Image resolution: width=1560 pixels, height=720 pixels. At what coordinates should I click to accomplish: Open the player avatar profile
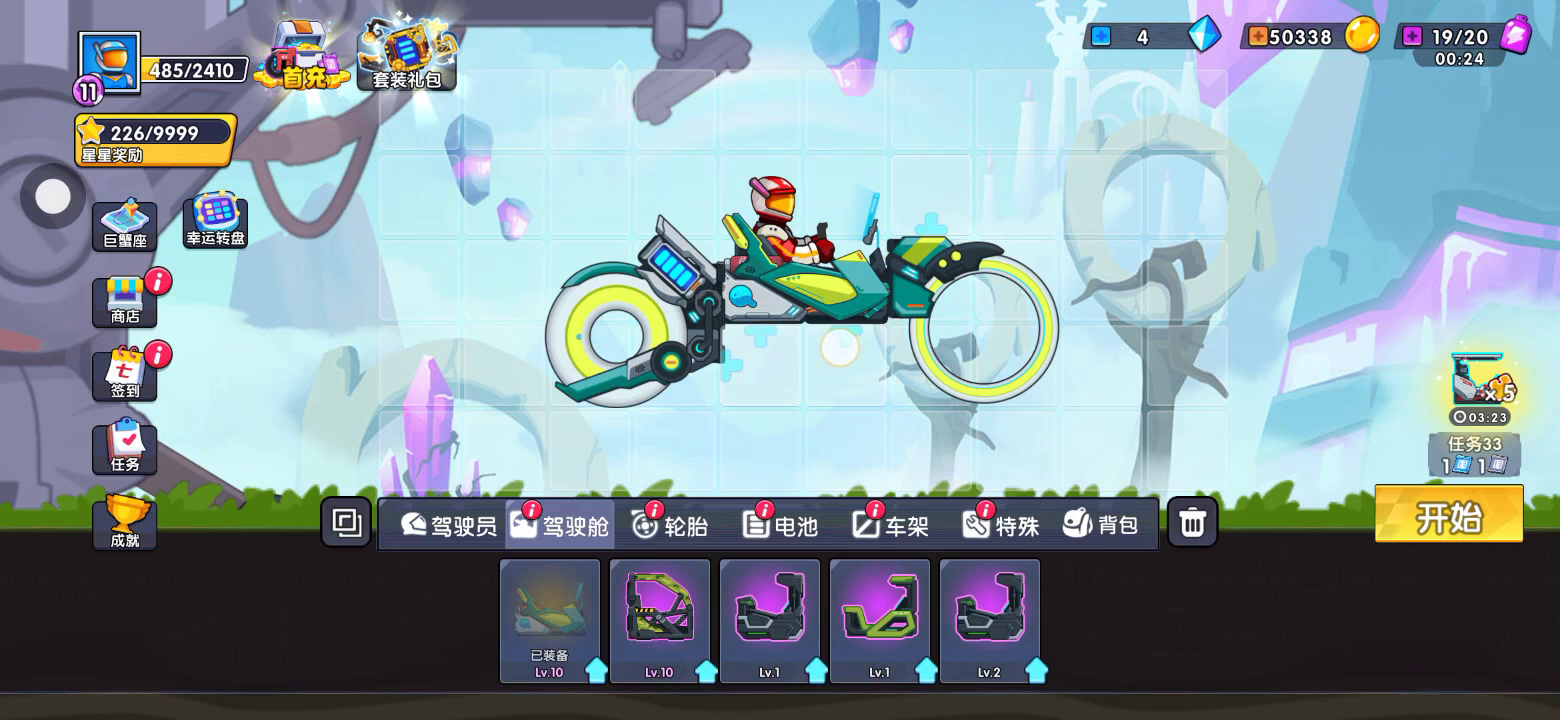(109, 63)
